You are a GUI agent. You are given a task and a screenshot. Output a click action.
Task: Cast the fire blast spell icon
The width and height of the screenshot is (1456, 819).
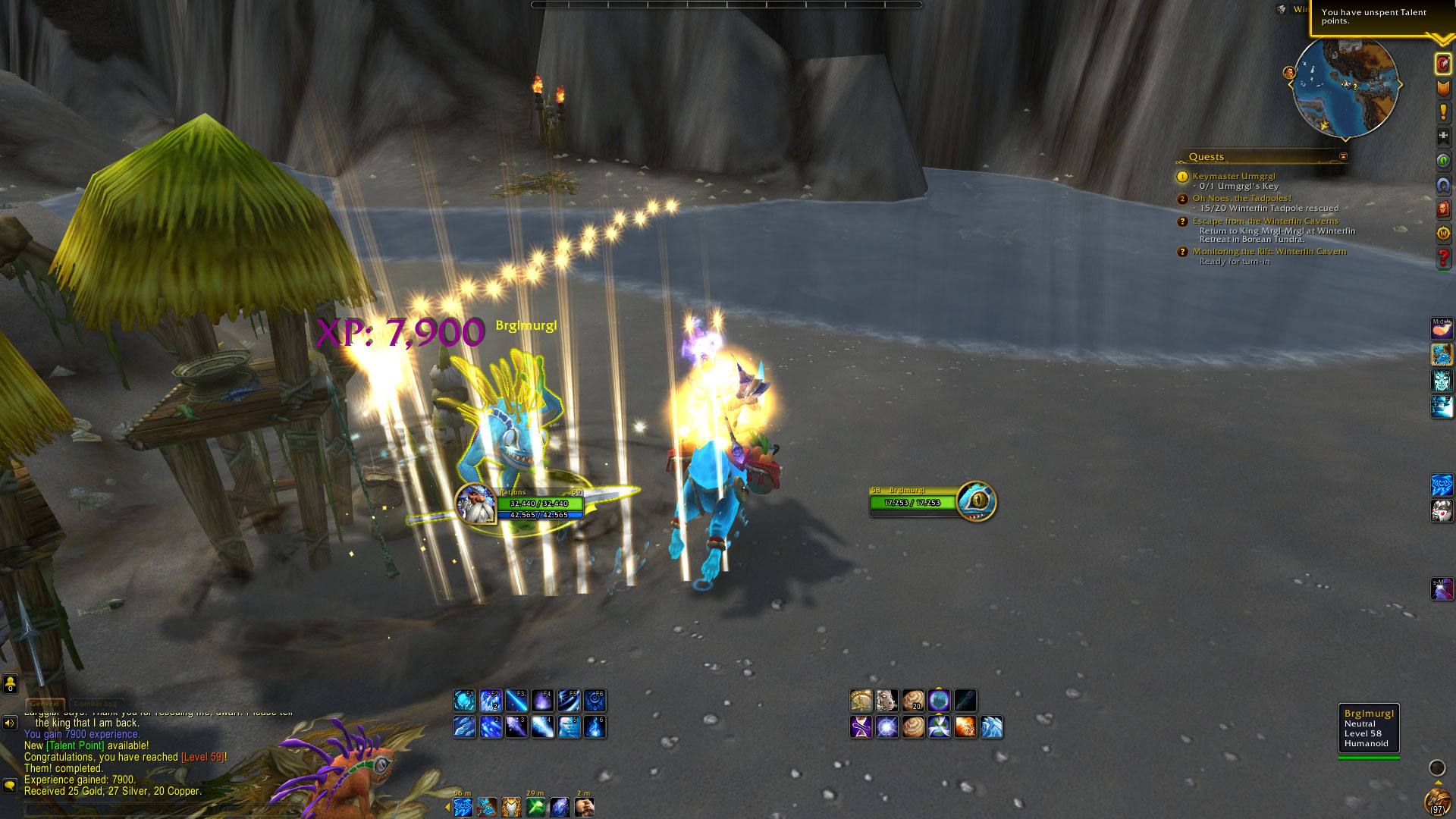(965, 727)
